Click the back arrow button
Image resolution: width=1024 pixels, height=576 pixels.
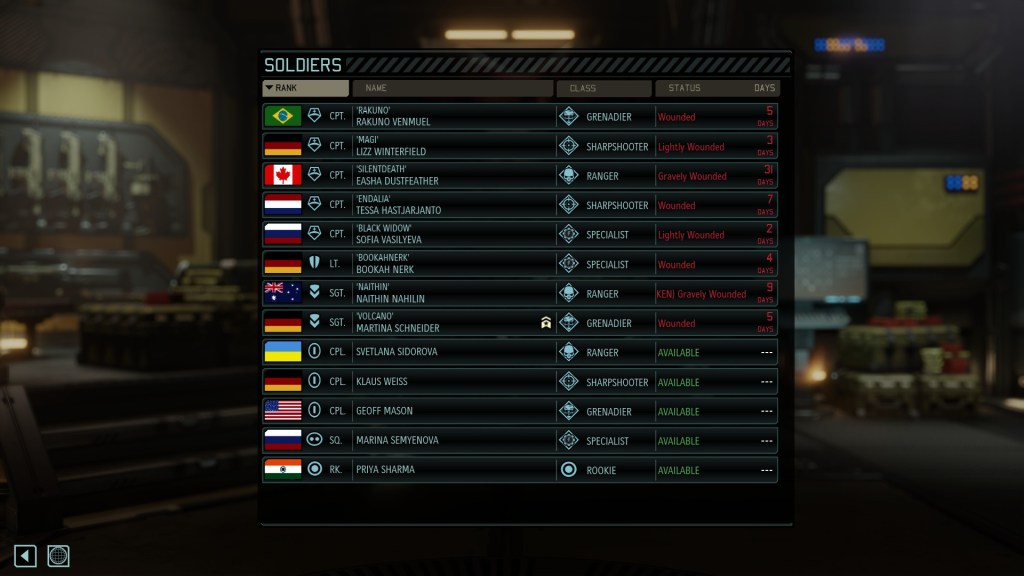[25, 556]
